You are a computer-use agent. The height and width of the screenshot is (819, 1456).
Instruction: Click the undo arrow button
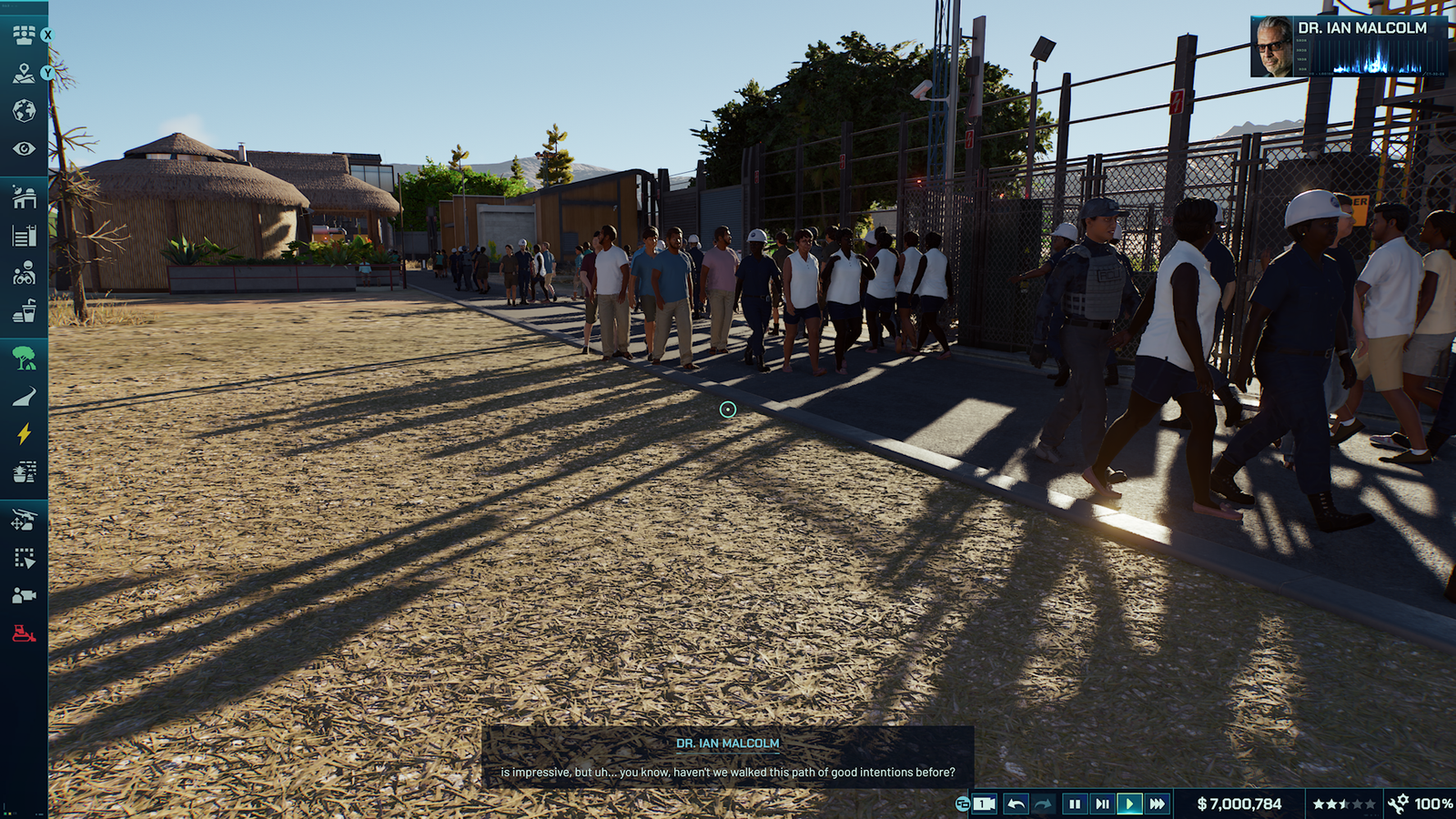tap(1016, 804)
